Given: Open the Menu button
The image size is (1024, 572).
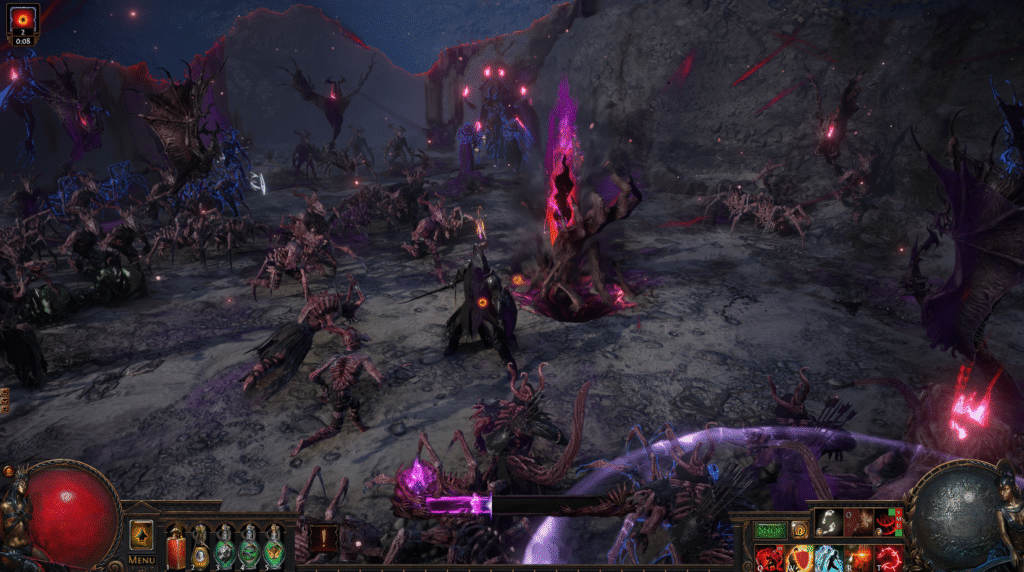Looking at the screenshot, I should pos(141,560).
